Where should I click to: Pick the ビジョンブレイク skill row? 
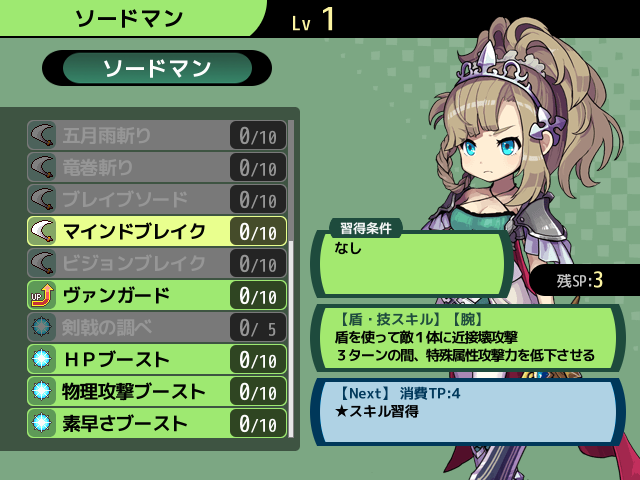coord(156,263)
